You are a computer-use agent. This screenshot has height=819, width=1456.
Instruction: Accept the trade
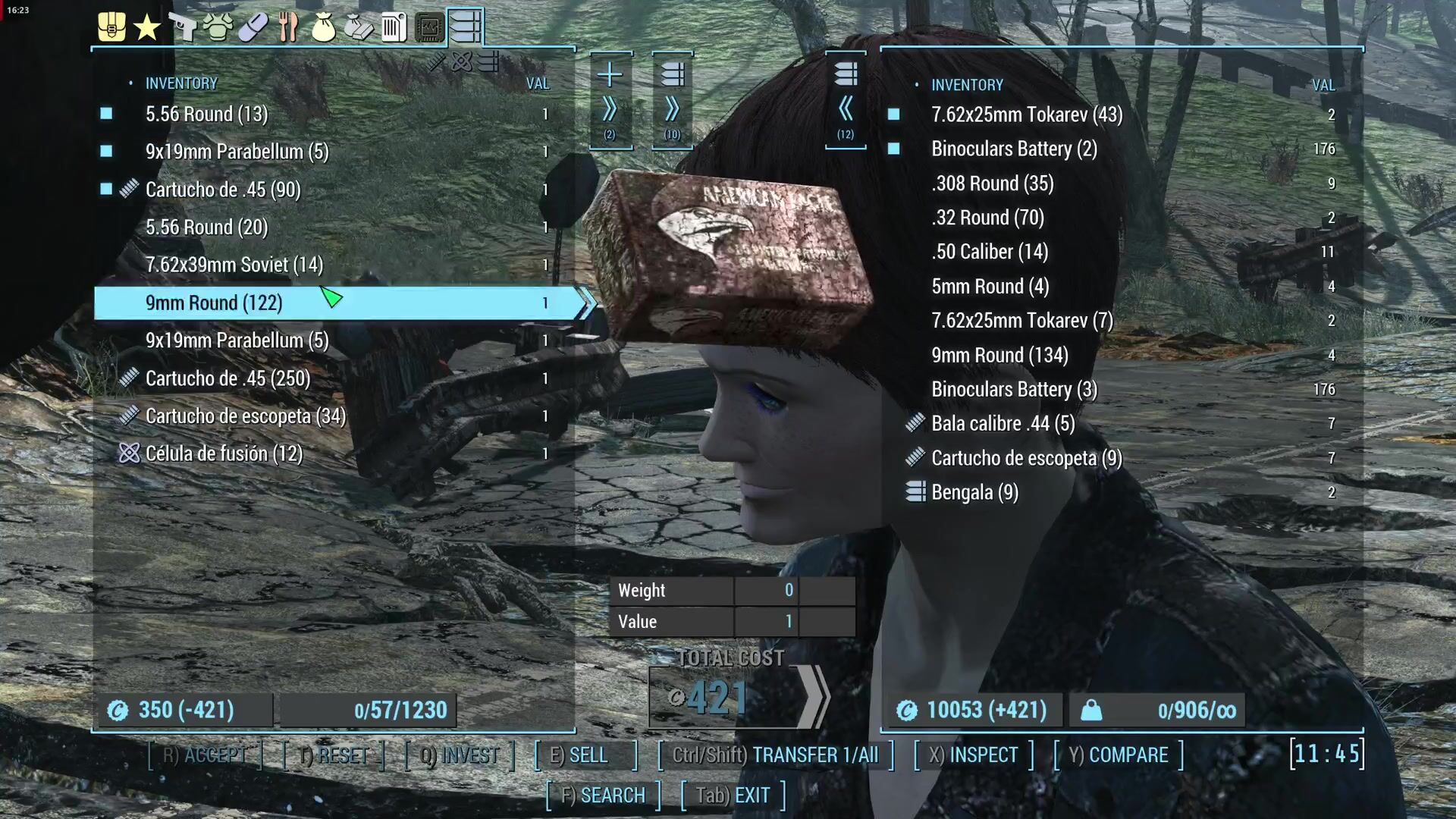point(205,755)
